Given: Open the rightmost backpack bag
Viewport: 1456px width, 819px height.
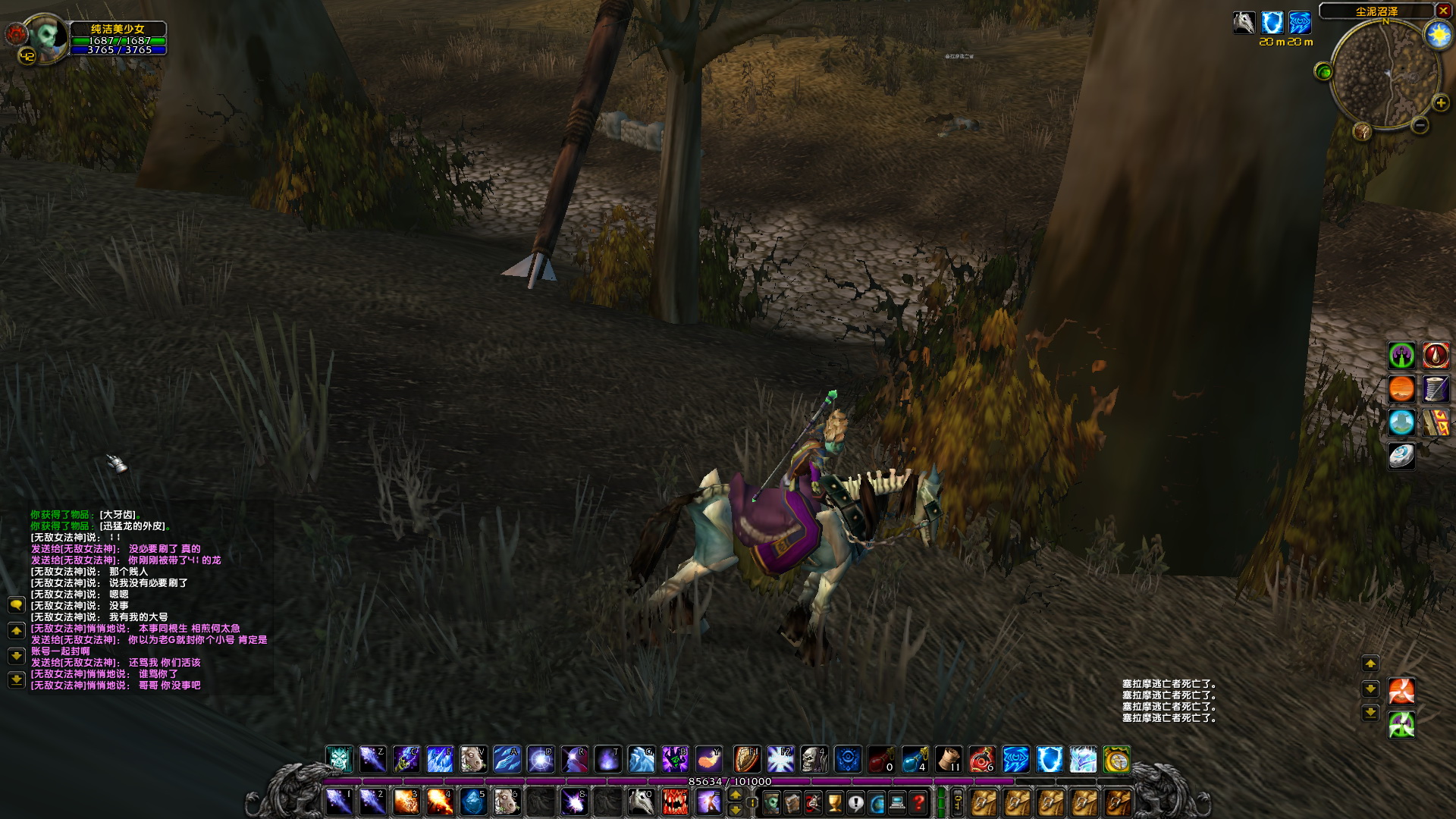Looking at the screenshot, I should (1117, 802).
